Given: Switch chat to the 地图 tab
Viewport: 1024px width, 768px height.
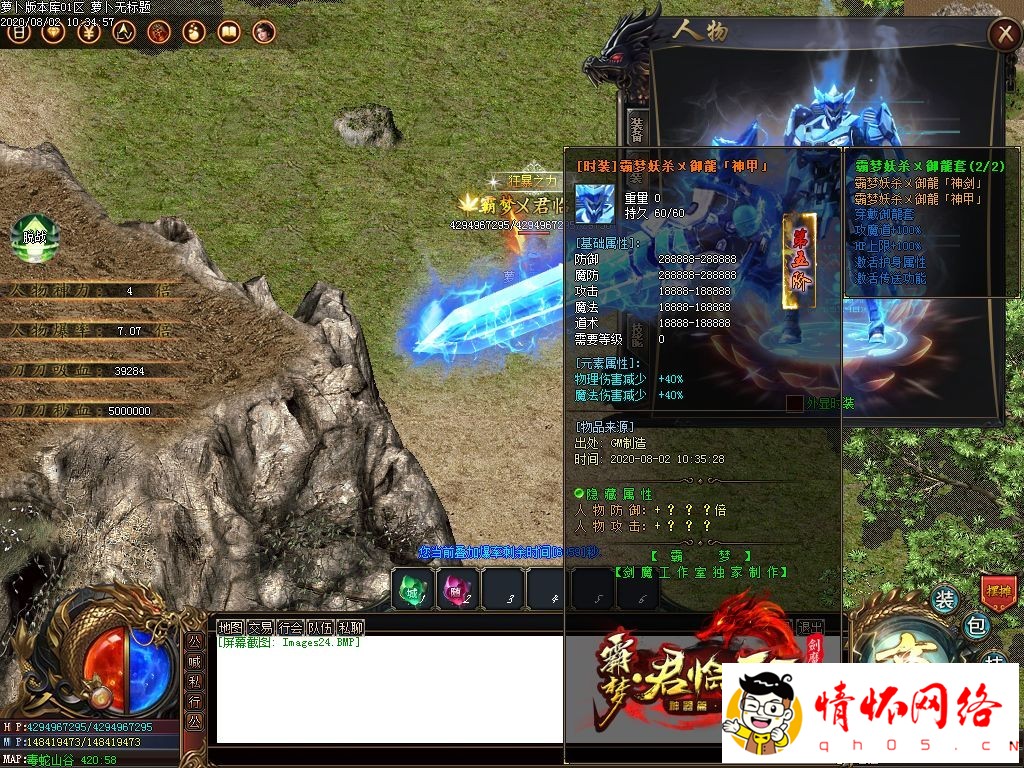Looking at the screenshot, I should pyautogui.click(x=231, y=627).
